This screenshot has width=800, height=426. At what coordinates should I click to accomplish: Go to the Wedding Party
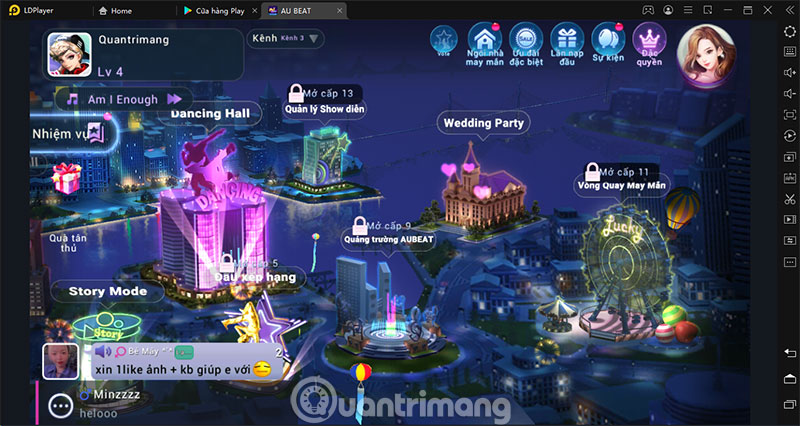pos(482,123)
